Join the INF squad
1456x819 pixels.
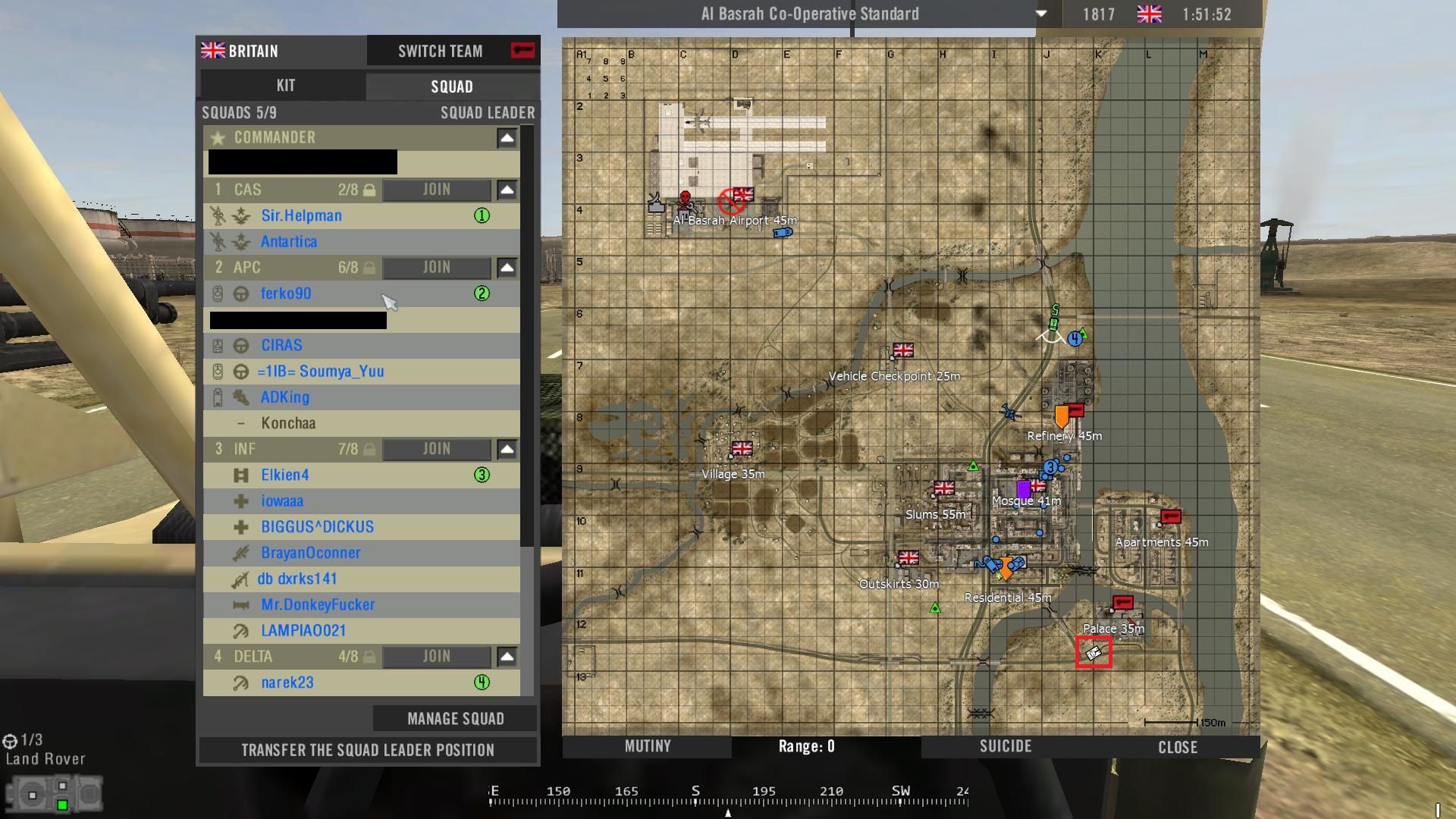(436, 449)
